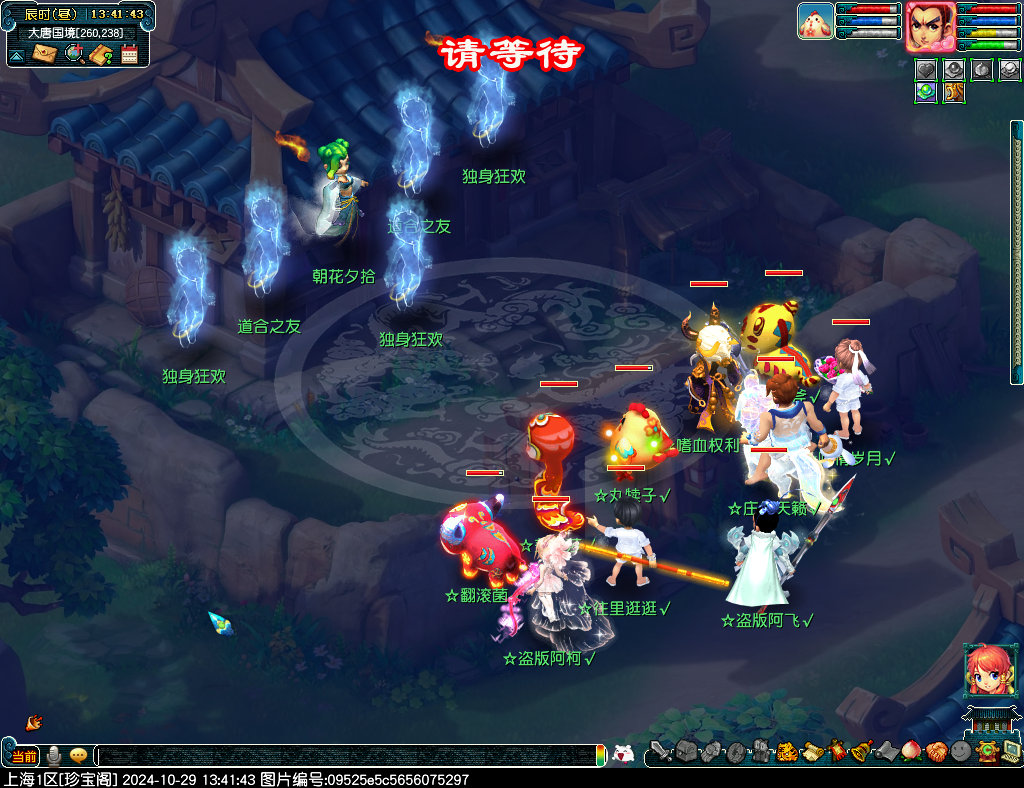Open the peach icon in the toolbar

click(x=910, y=751)
